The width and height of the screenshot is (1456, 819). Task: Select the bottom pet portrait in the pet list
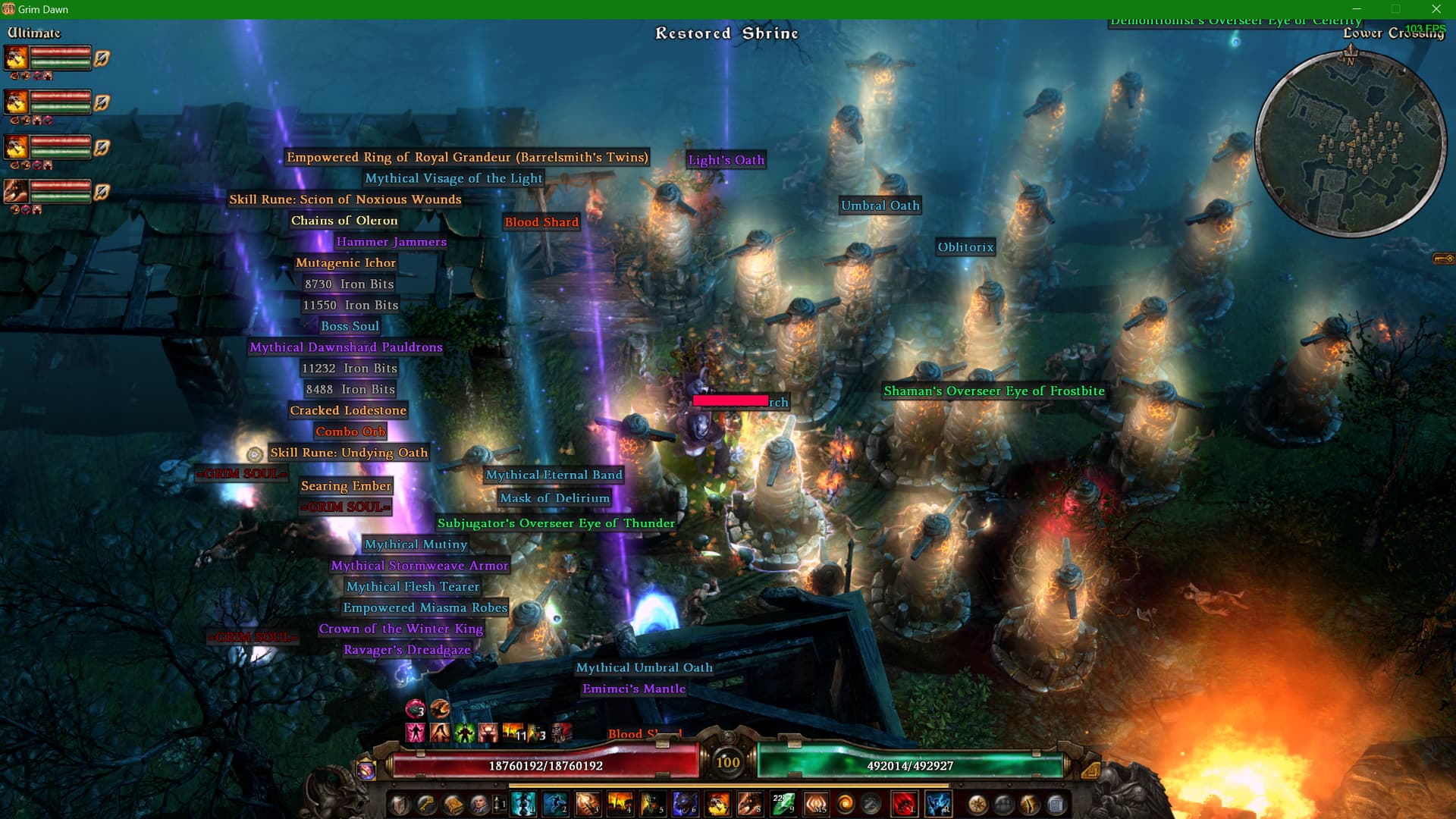tap(17, 191)
